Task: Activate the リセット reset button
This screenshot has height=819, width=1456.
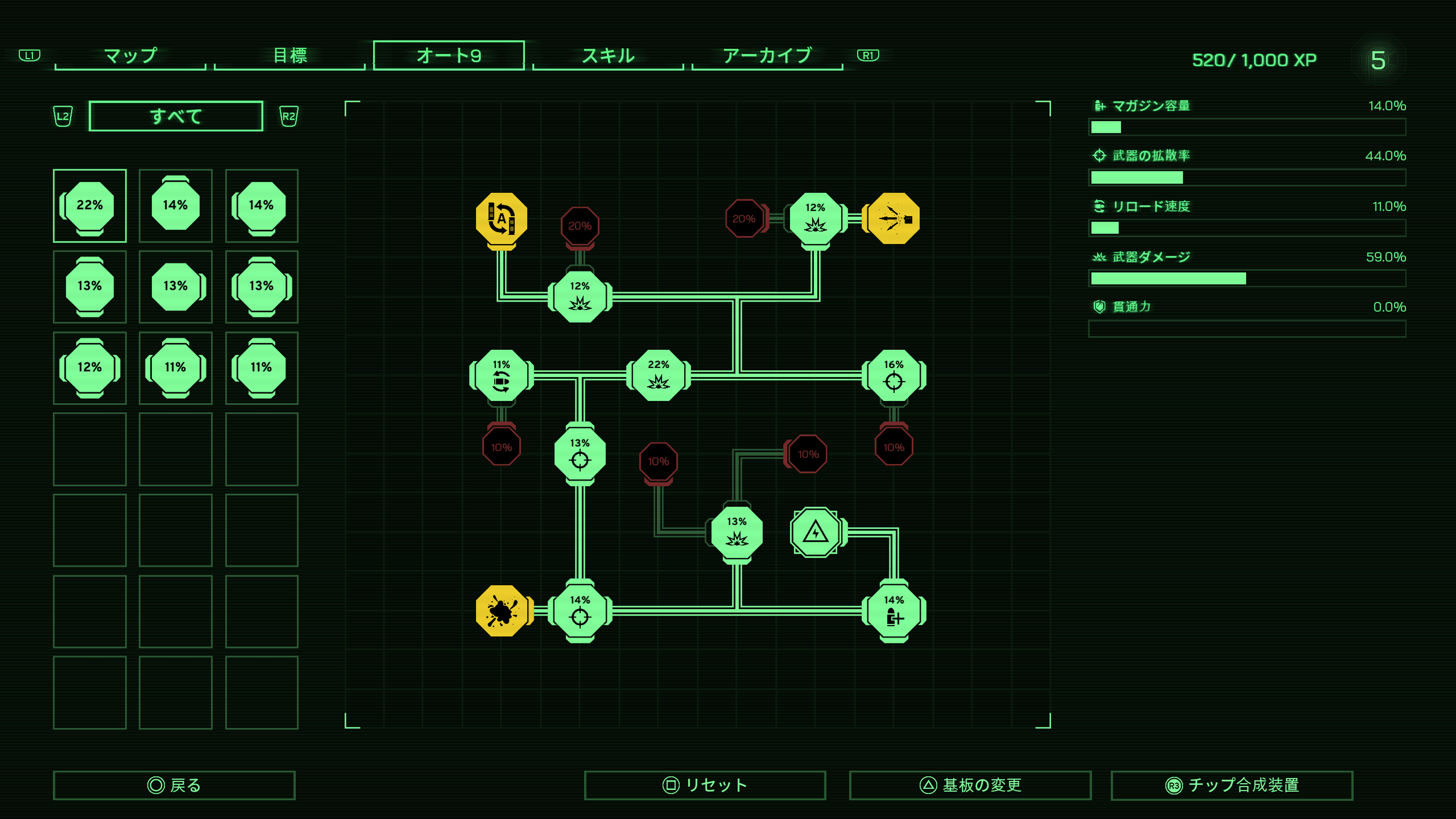Action: (x=705, y=785)
